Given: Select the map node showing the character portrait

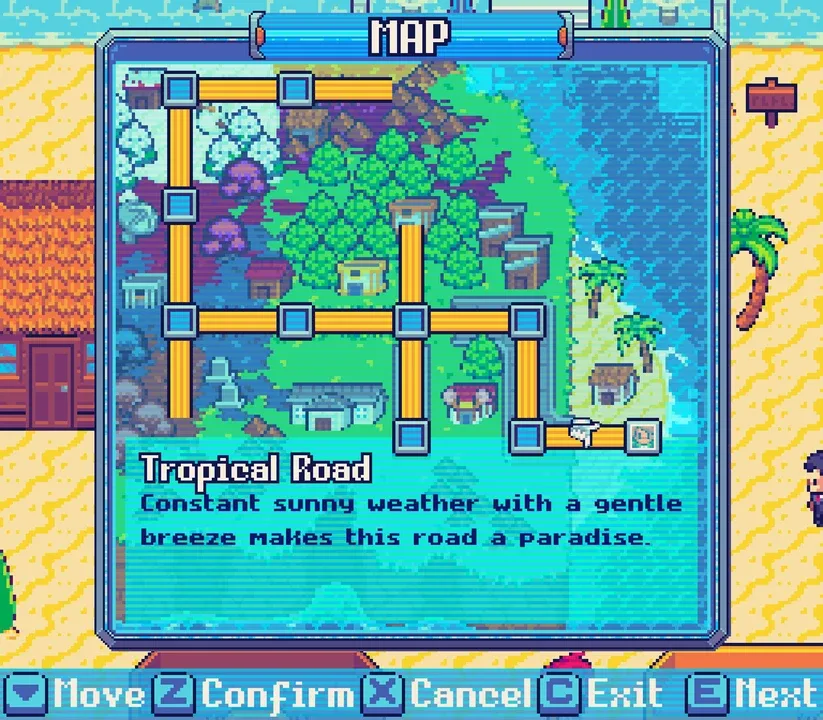Looking at the screenshot, I should tap(643, 436).
